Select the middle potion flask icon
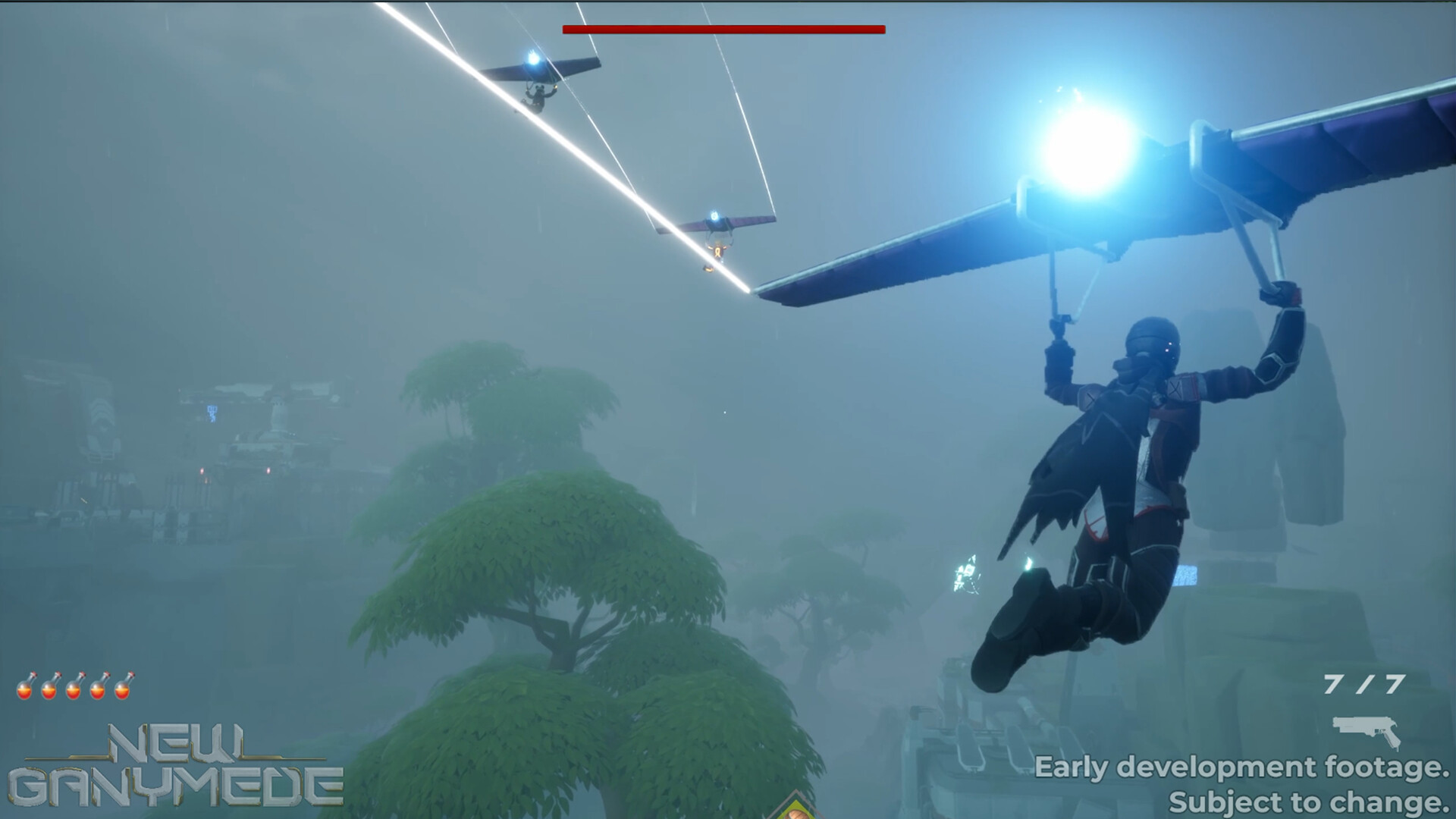Viewport: 1456px width, 819px height. click(73, 690)
